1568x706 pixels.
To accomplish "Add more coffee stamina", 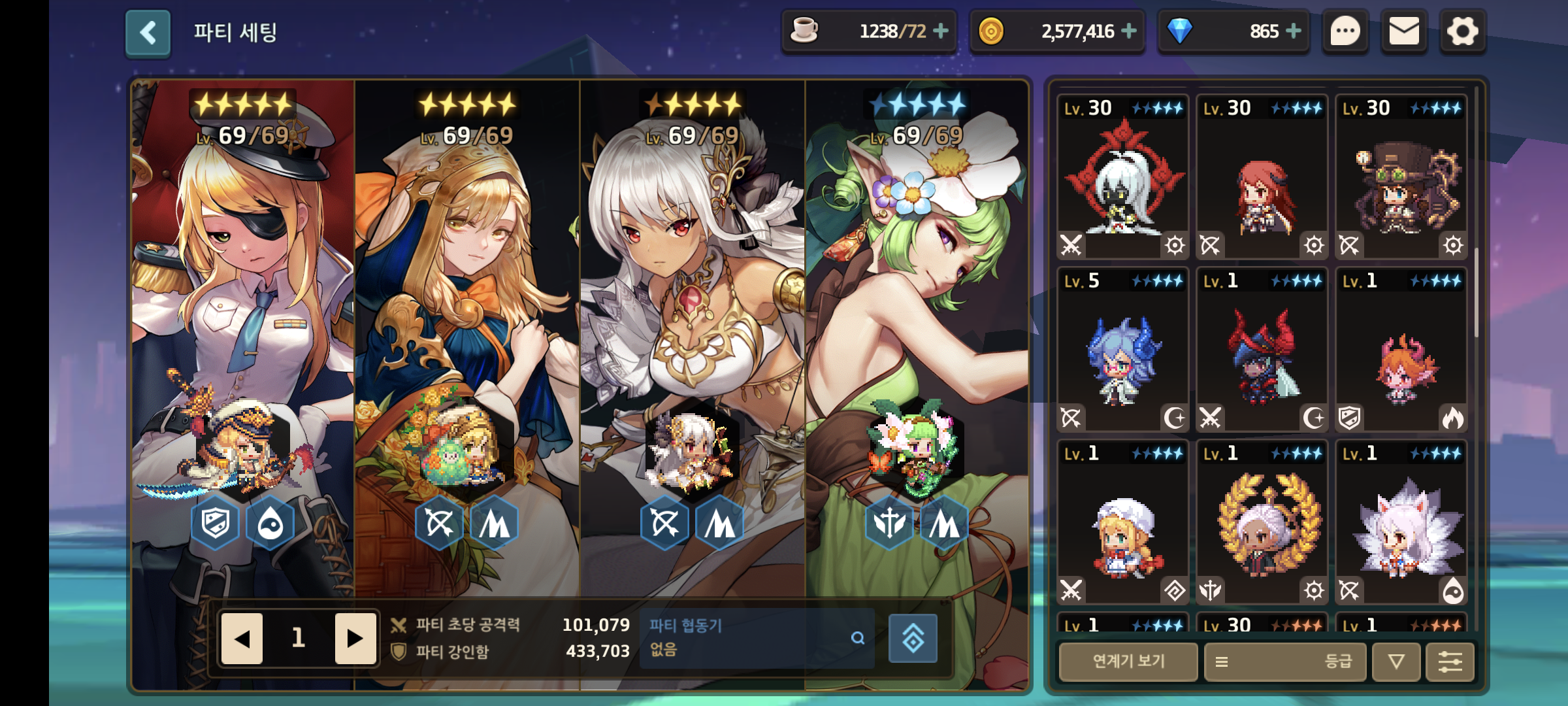I will pos(941,31).
